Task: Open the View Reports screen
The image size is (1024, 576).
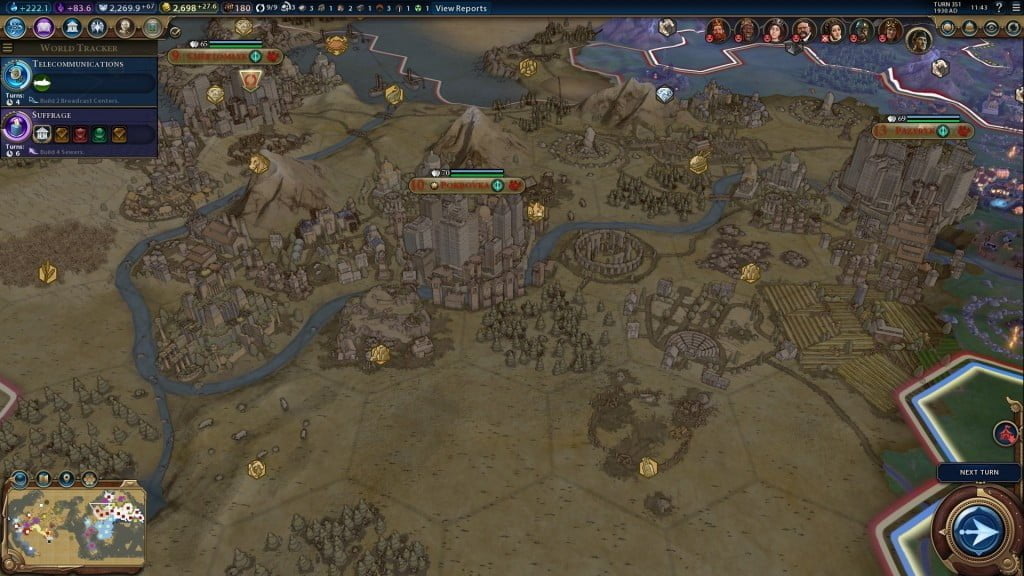Action: (461, 8)
